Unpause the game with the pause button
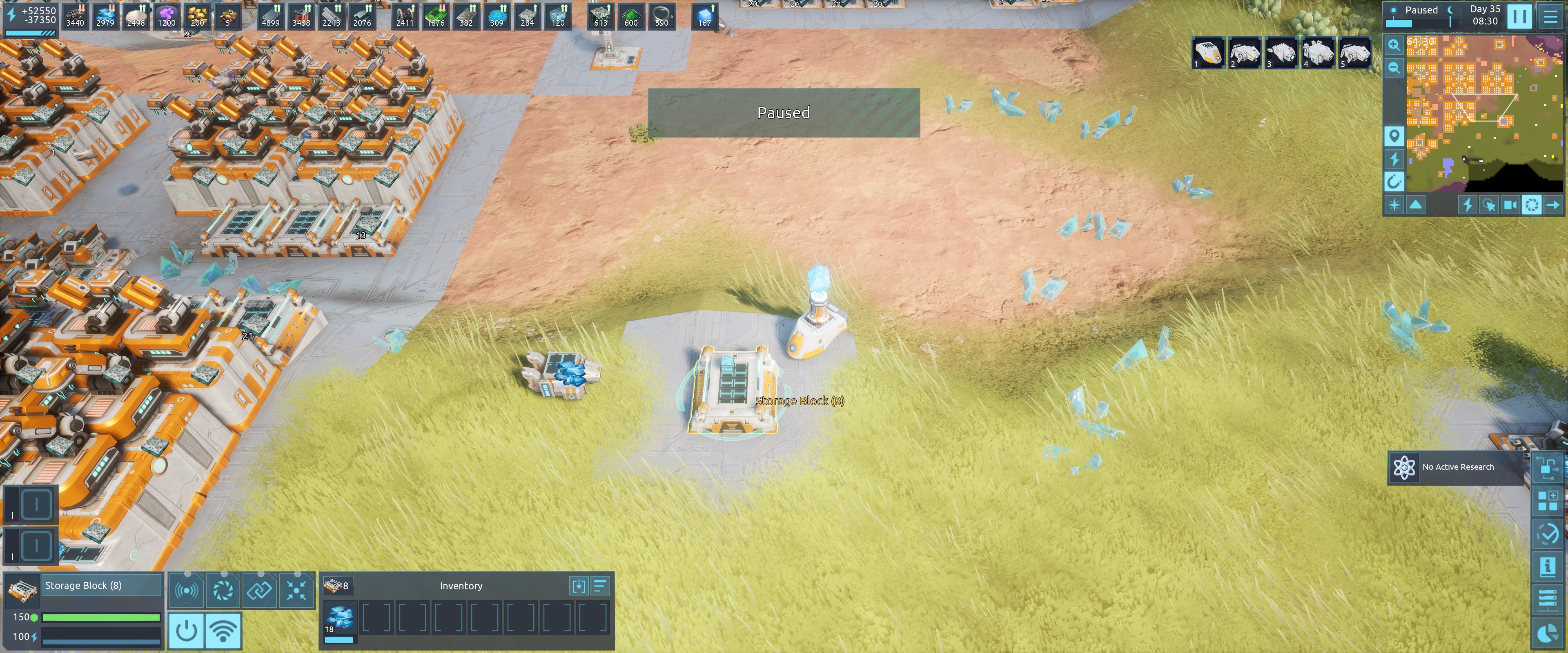1568x653 pixels. [1519, 16]
